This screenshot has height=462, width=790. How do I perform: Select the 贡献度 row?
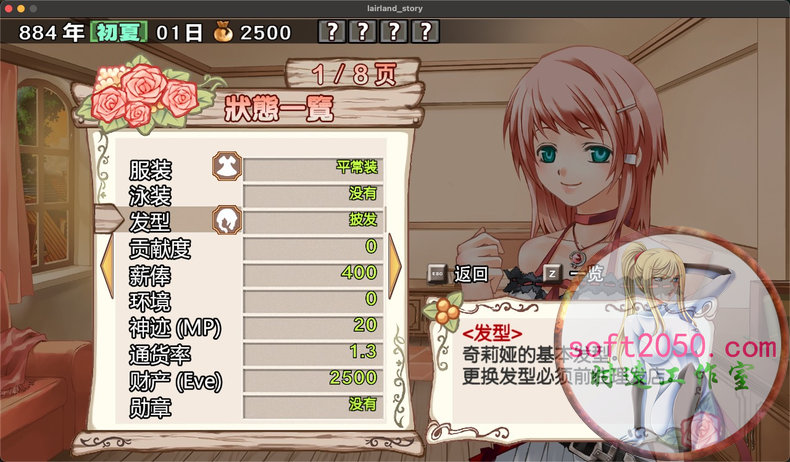[255, 247]
